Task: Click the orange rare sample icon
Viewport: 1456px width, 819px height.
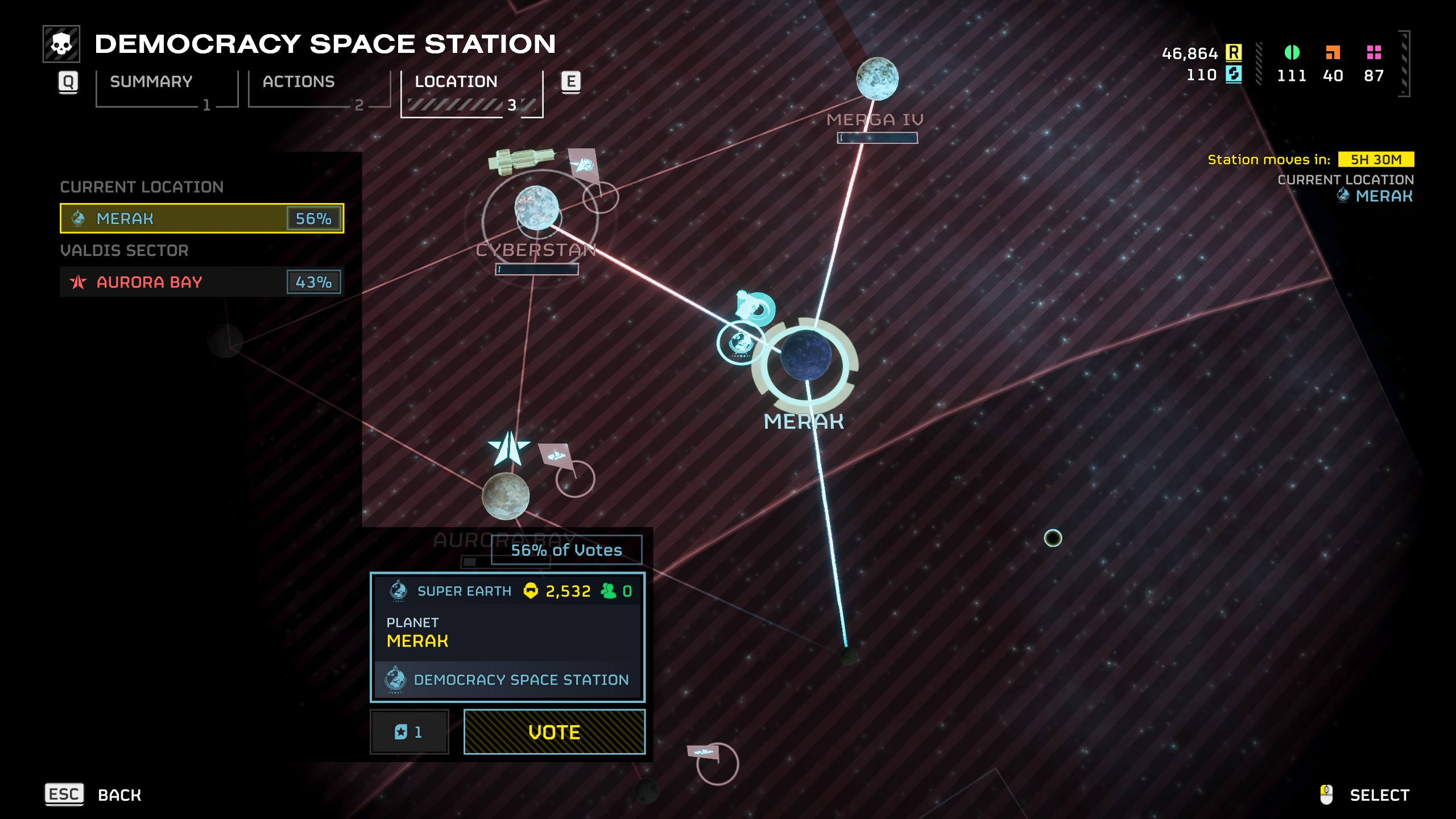Action: [x=1334, y=52]
